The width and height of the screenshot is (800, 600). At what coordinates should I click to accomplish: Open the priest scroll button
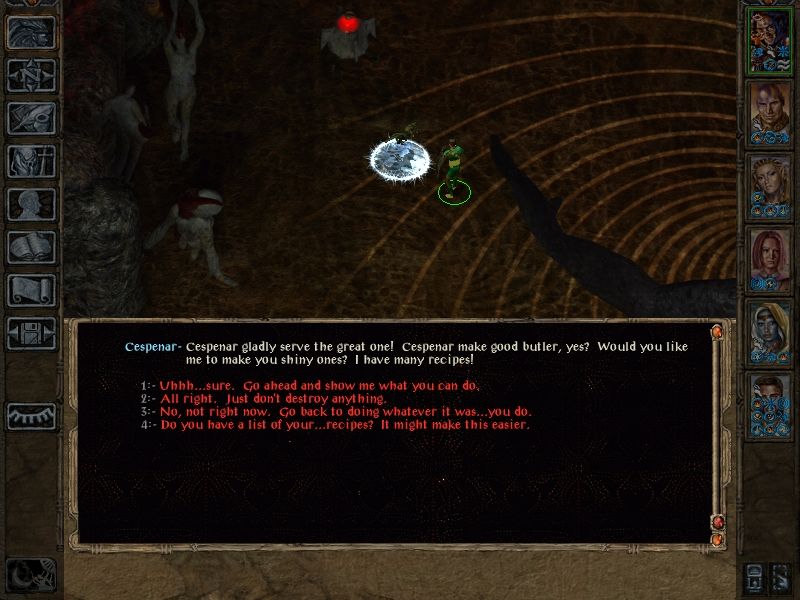[x=30, y=290]
